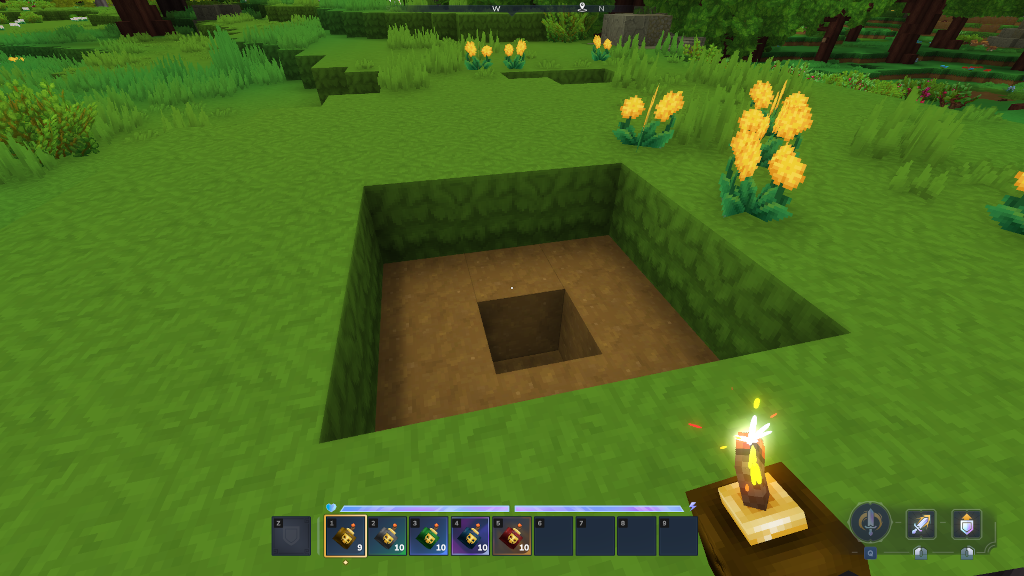Screen dimensions: 1024x576
Task: Choose the green bomb in slot 3
Action: (428, 536)
